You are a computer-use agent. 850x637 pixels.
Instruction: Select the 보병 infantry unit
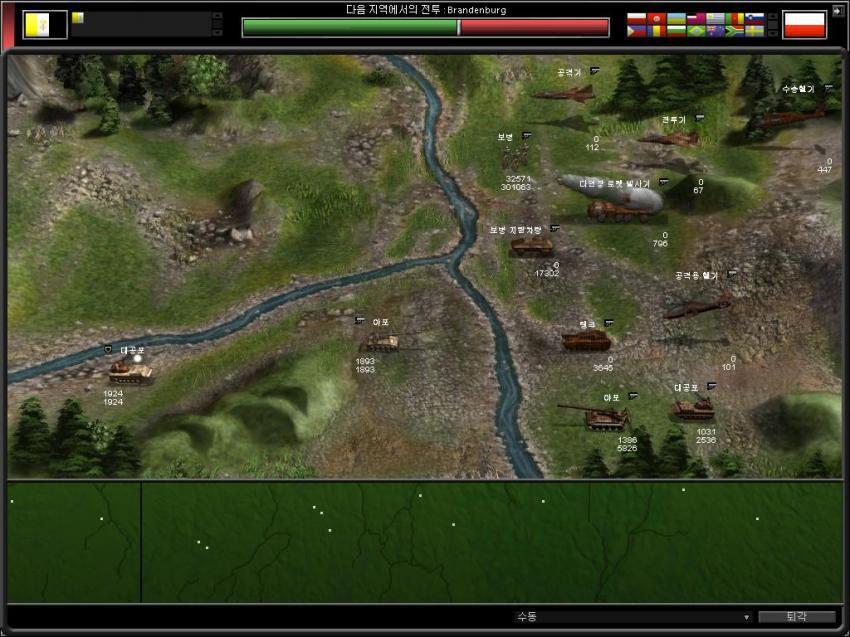516,156
